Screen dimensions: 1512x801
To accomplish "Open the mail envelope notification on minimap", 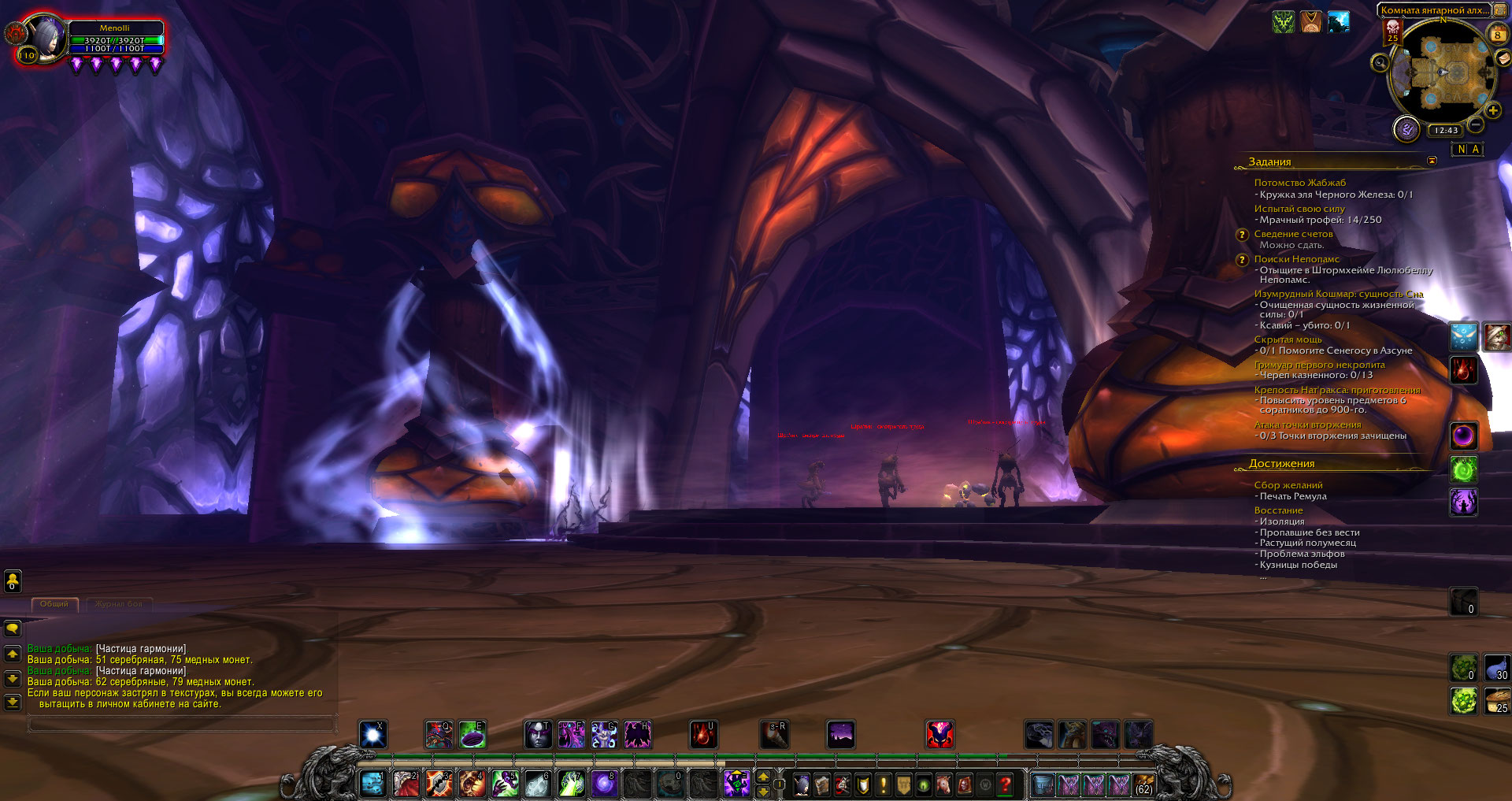I will (x=1503, y=58).
